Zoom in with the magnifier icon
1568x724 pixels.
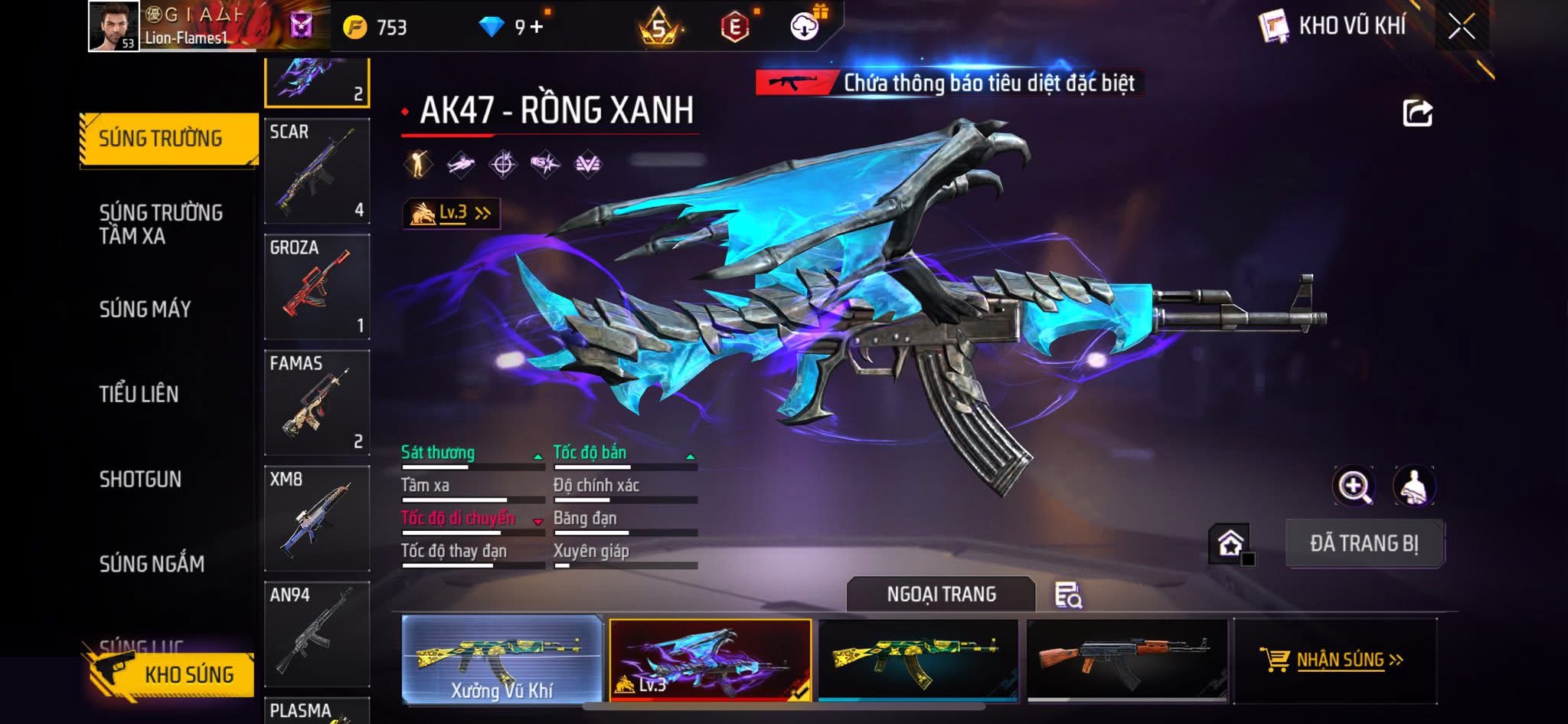click(x=1354, y=486)
